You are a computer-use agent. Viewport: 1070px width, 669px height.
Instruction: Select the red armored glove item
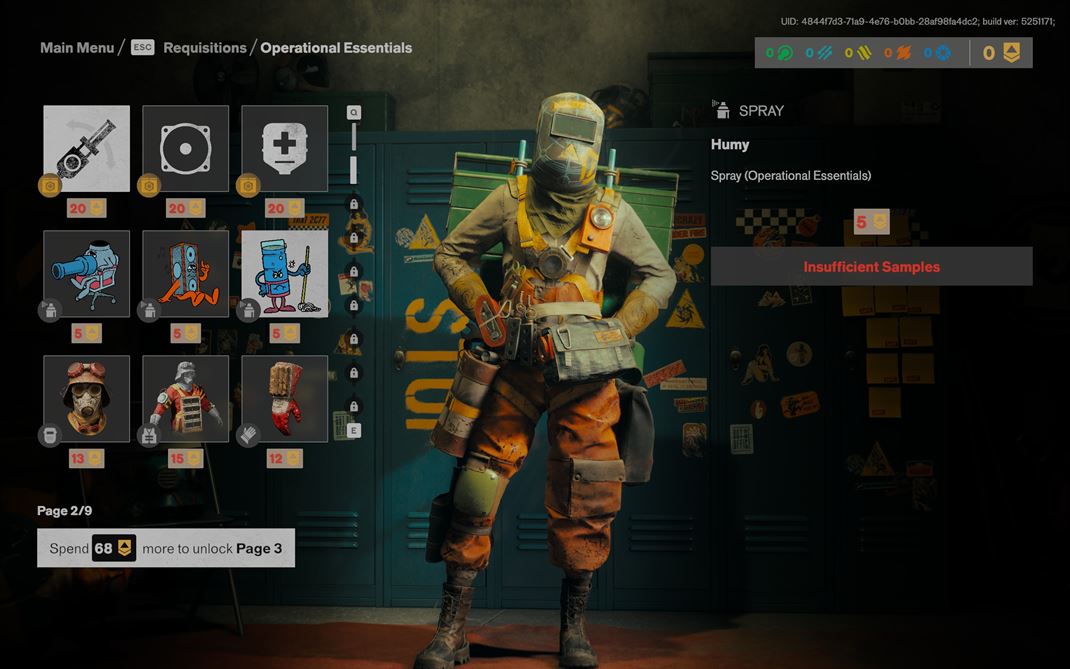tap(284, 398)
